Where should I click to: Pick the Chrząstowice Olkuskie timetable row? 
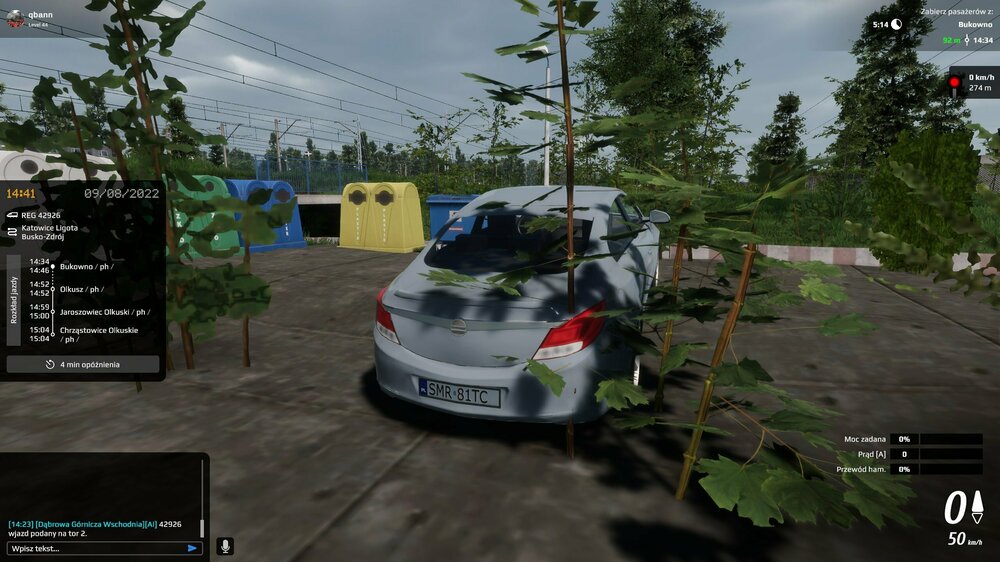click(x=99, y=334)
